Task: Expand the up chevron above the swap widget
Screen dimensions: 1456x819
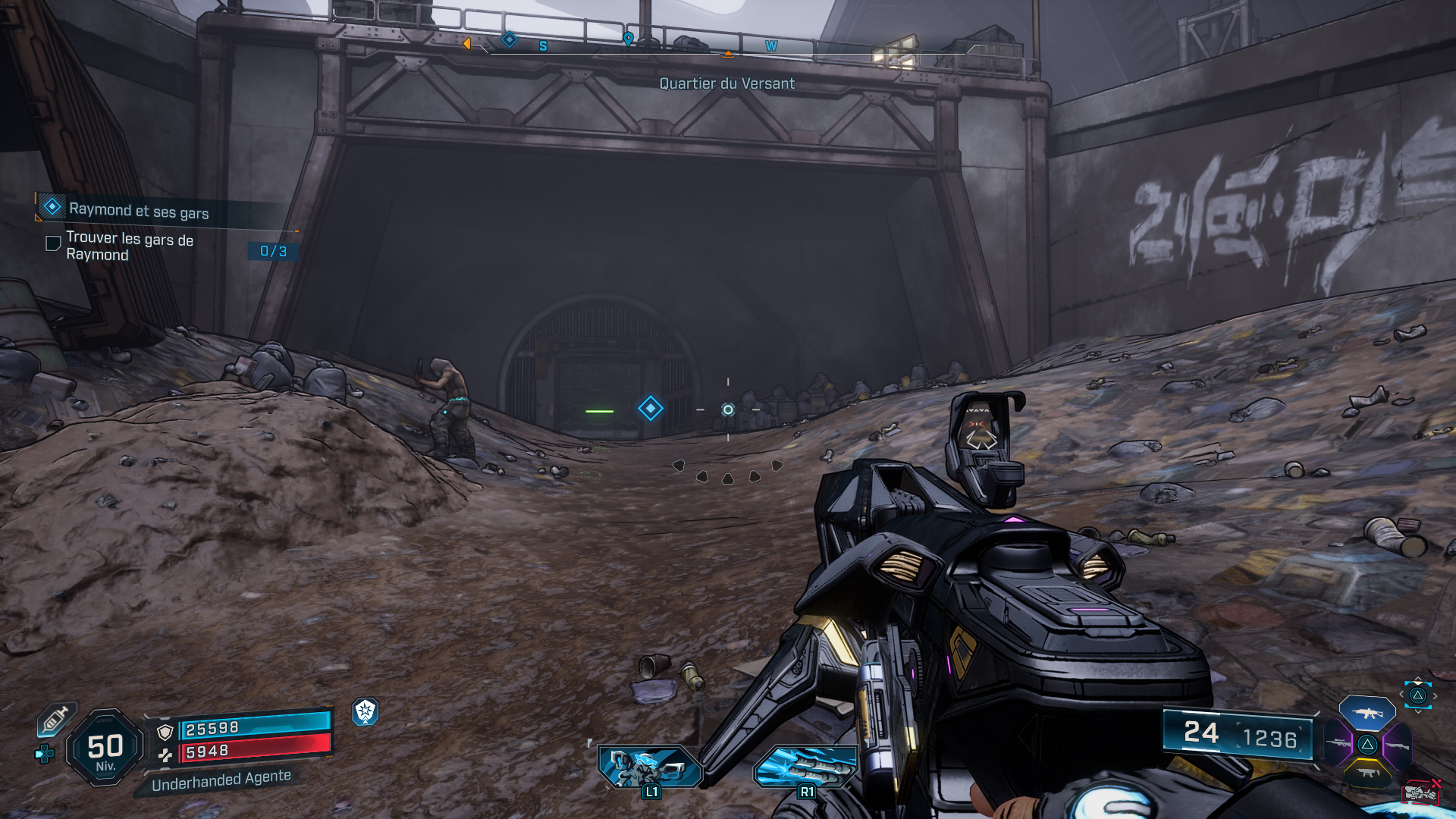Action: (x=1418, y=678)
